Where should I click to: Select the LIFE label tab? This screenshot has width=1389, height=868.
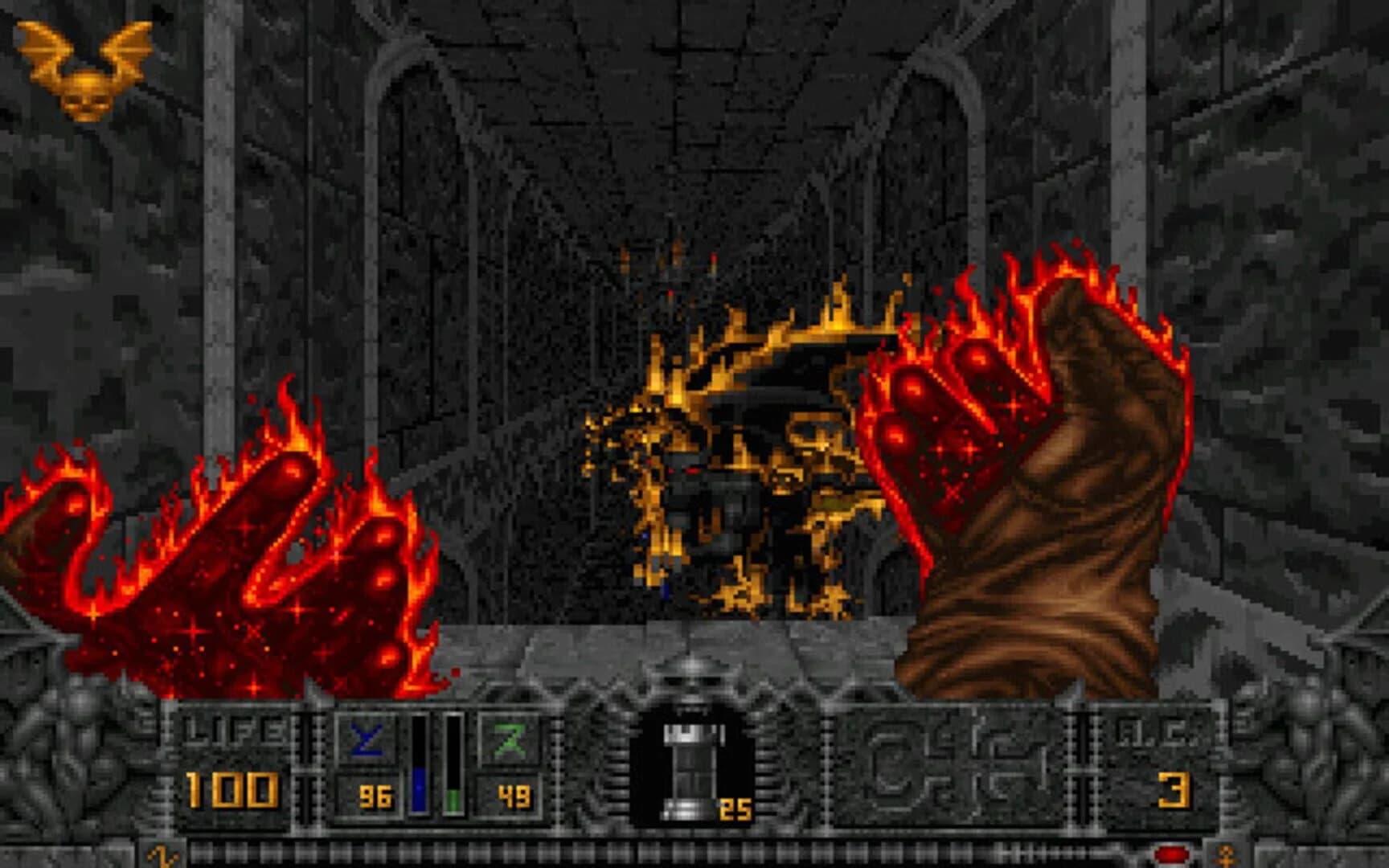tap(233, 727)
